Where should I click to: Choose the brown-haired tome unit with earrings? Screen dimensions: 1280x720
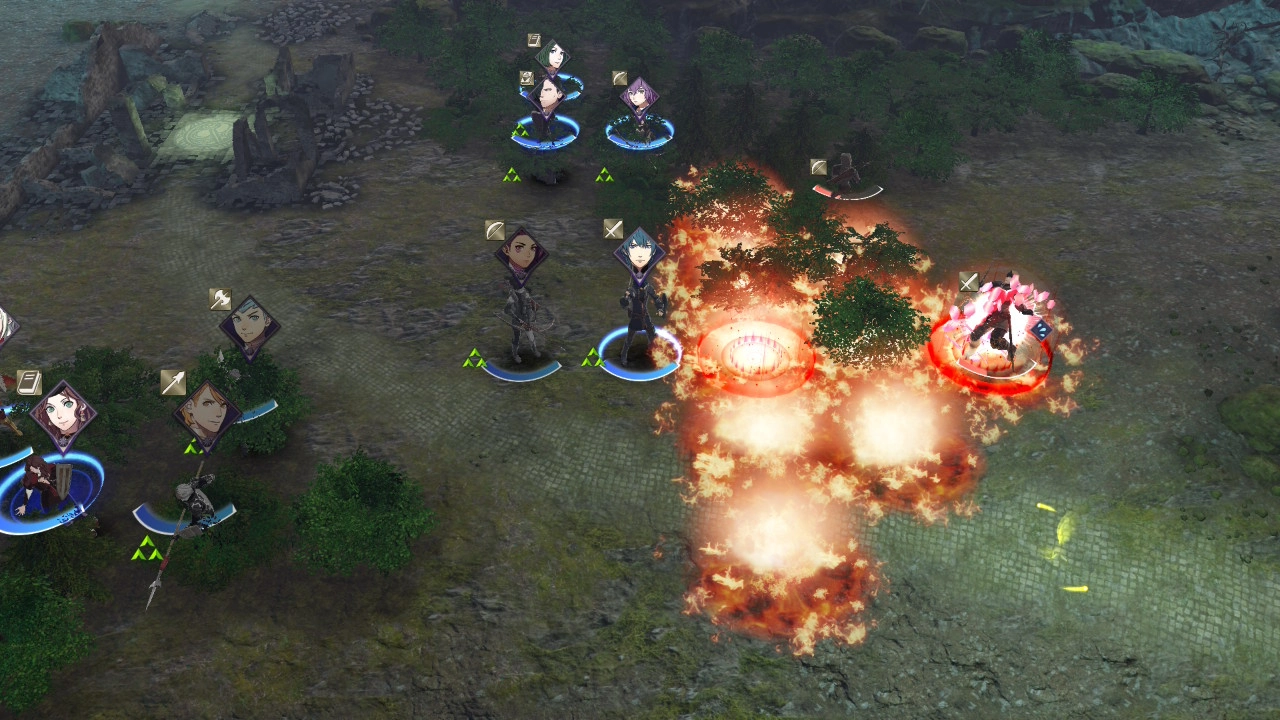point(63,412)
